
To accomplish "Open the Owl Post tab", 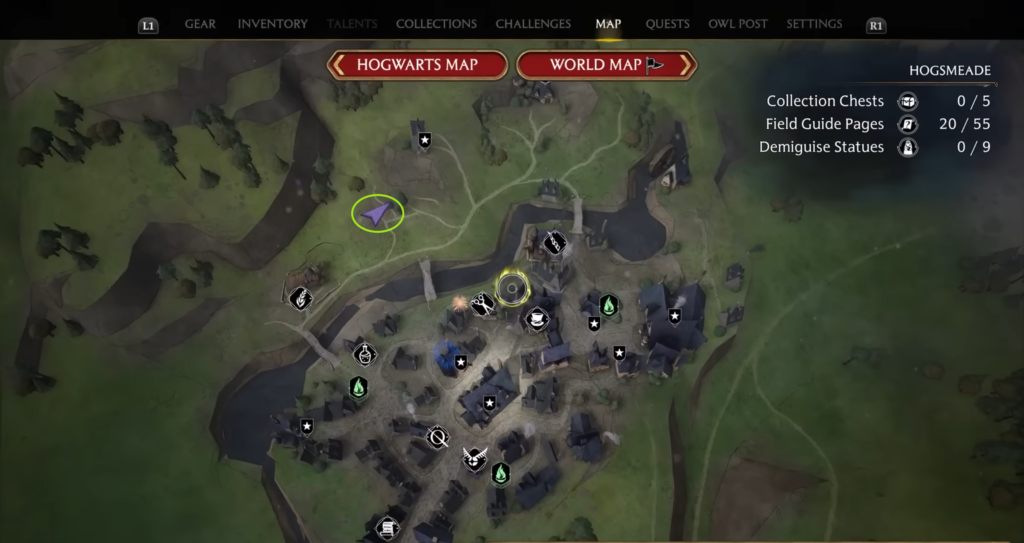I will (x=737, y=24).
